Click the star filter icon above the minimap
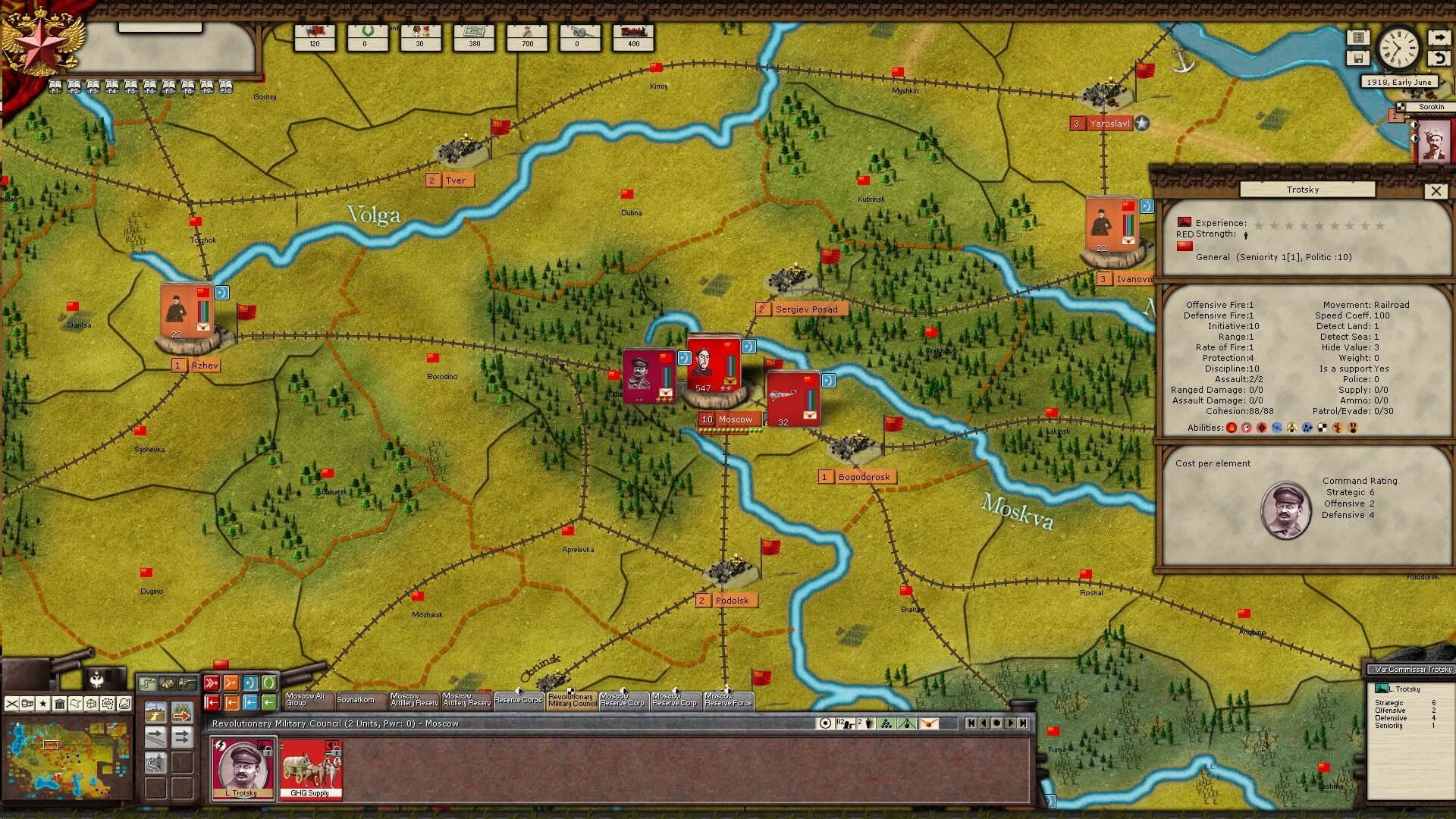Screen dimensions: 1456x819 click(43, 704)
